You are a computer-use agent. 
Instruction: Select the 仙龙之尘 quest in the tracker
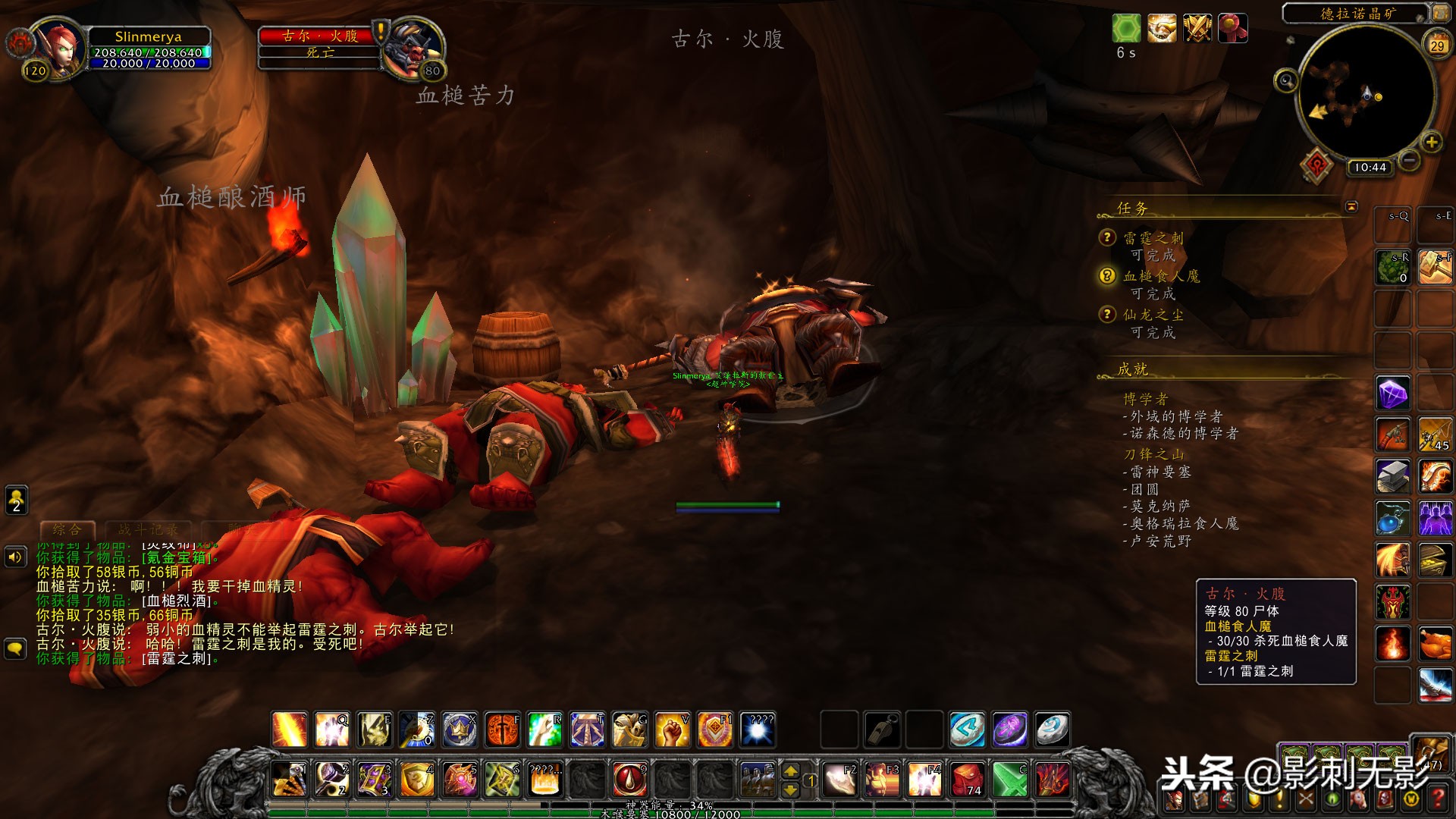pyautogui.click(x=1153, y=315)
